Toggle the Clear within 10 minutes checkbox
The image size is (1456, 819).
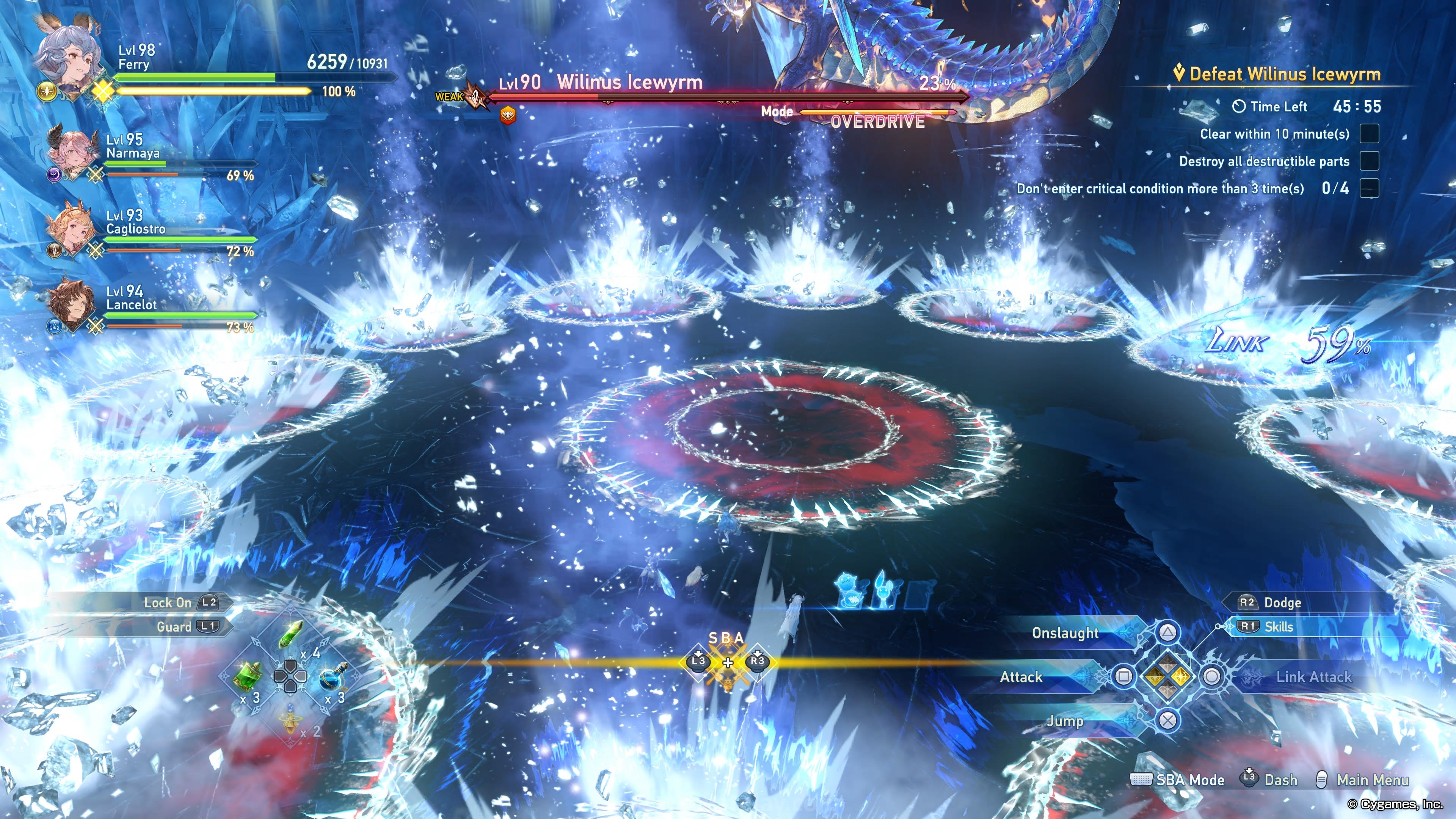(1369, 134)
